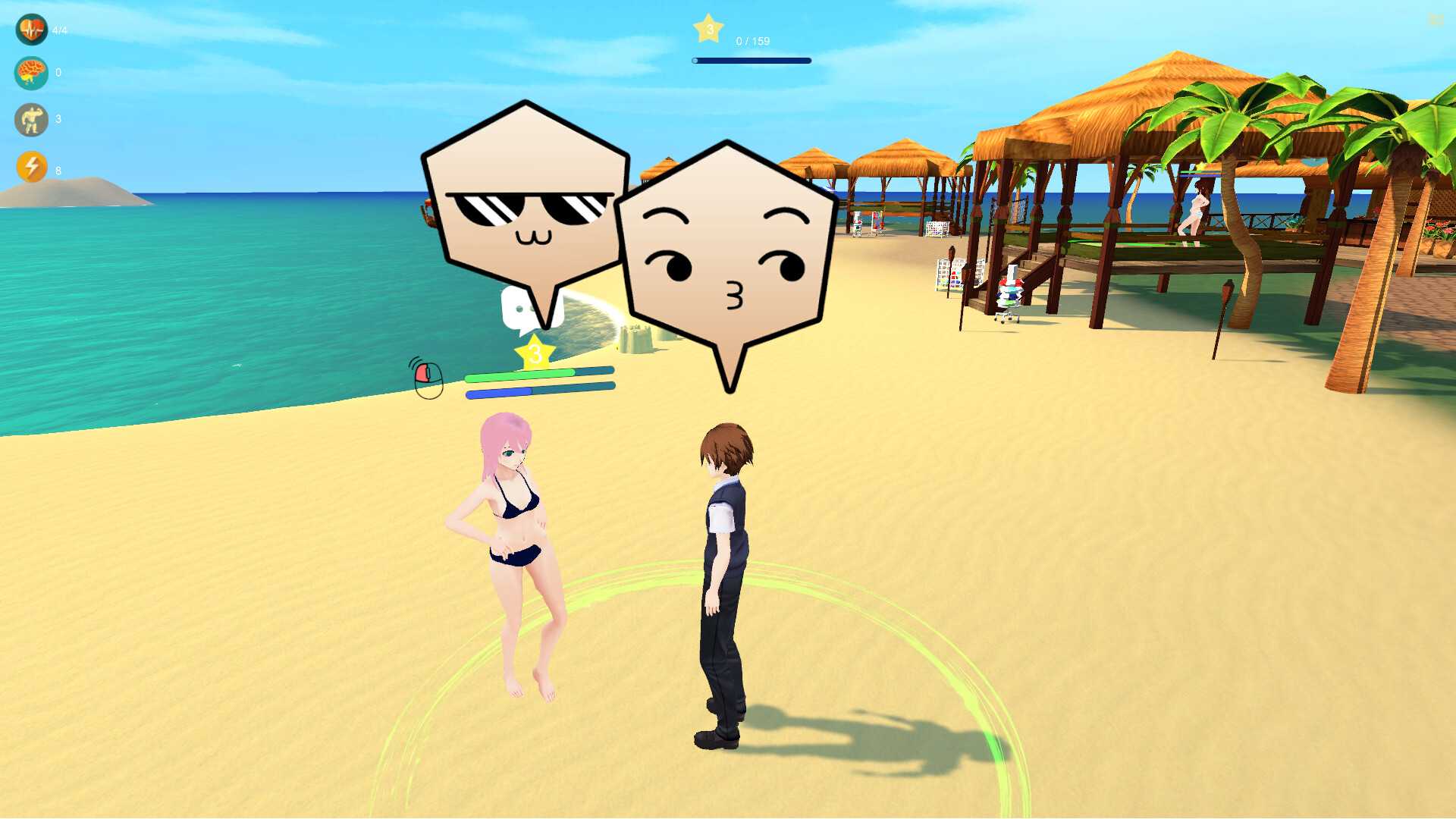Click the yellow star level badge at top
The width and height of the screenshot is (1456, 819).
(708, 29)
